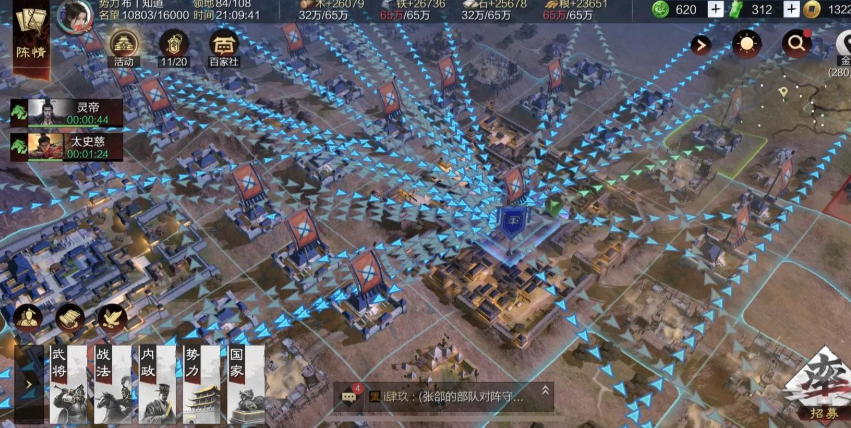Click the round official figure icon above 武将

pos(27,318)
